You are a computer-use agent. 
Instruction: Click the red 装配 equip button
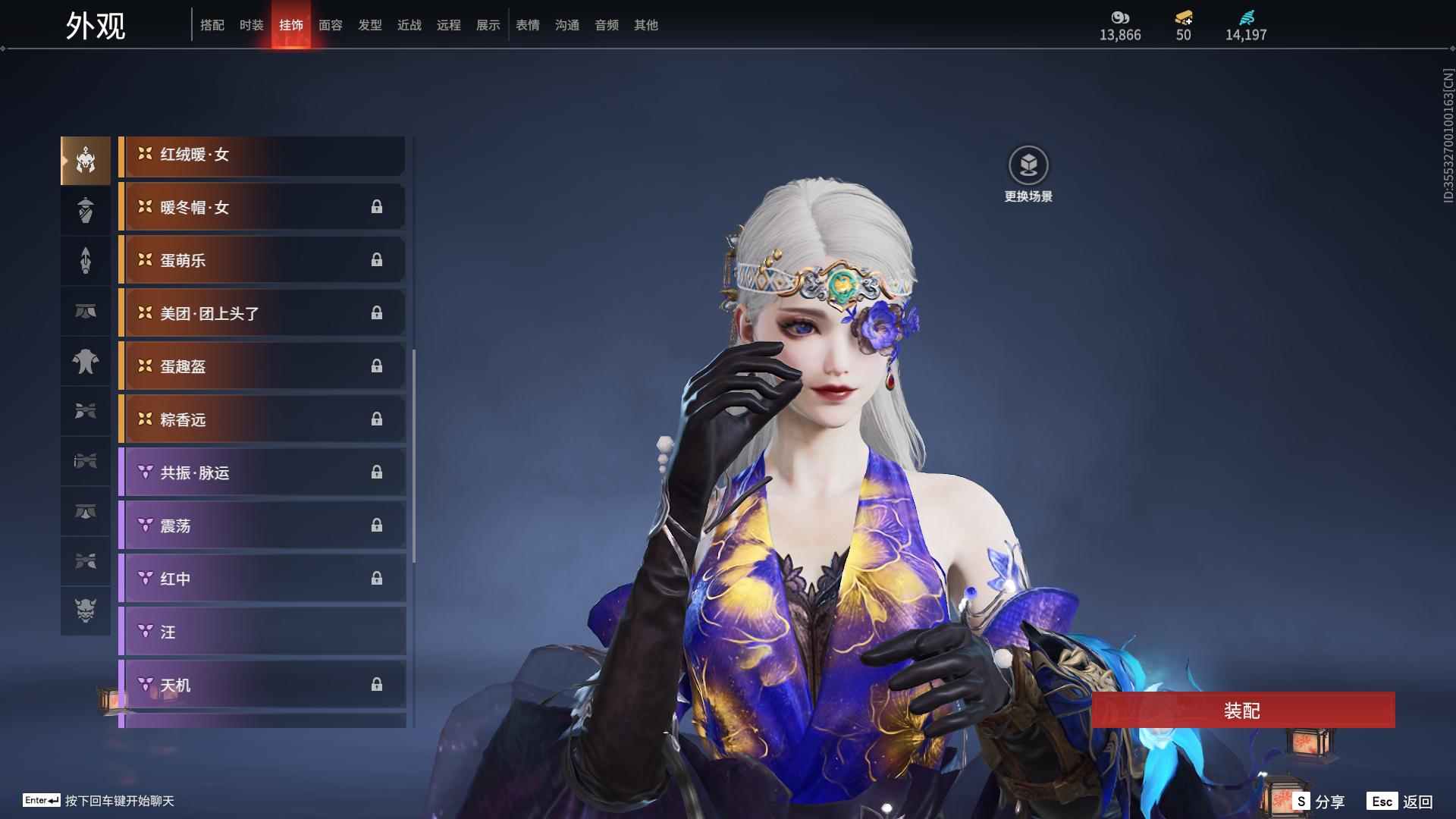point(1242,711)
